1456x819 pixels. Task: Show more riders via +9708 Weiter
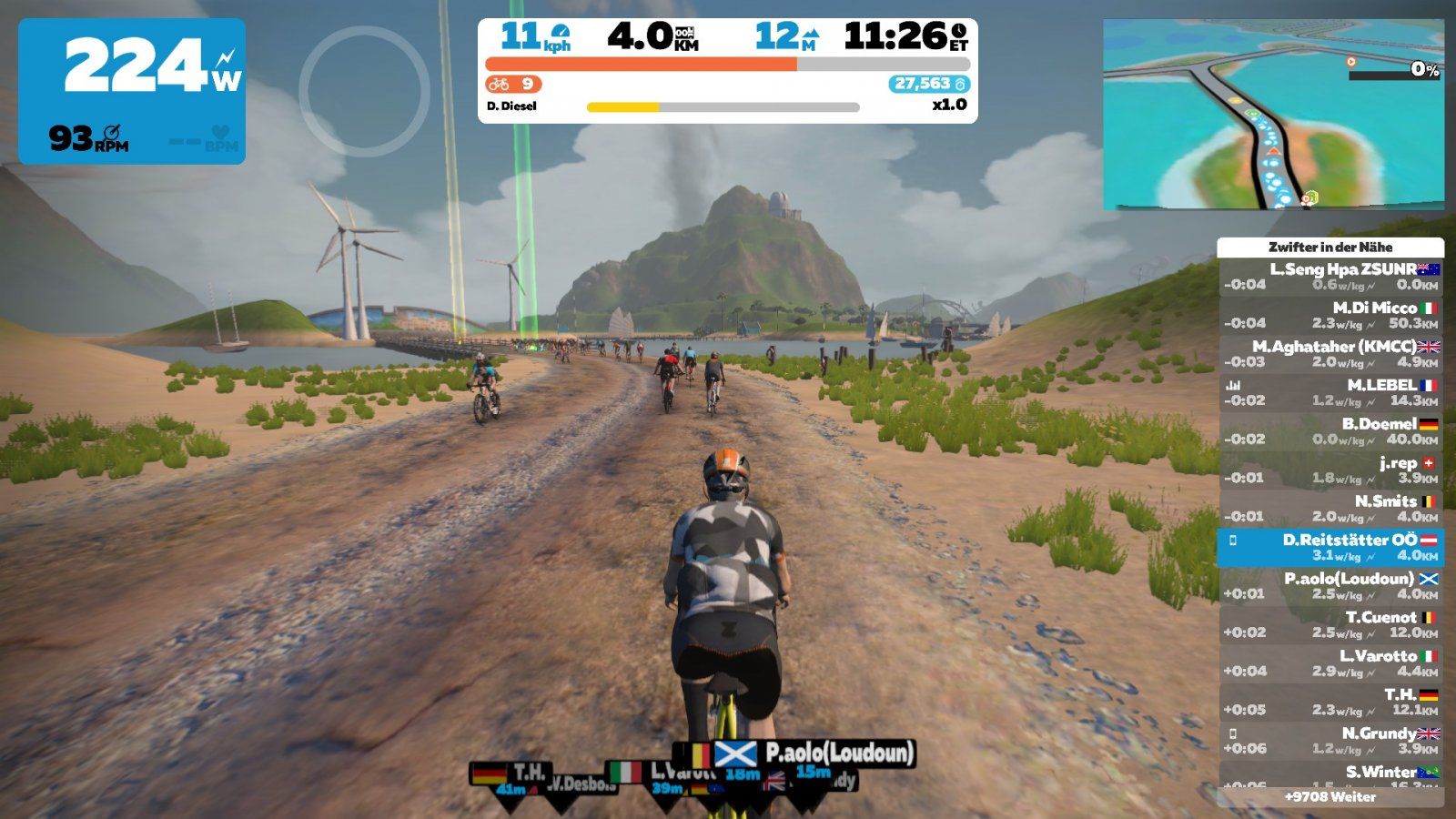coord(1330,797)
